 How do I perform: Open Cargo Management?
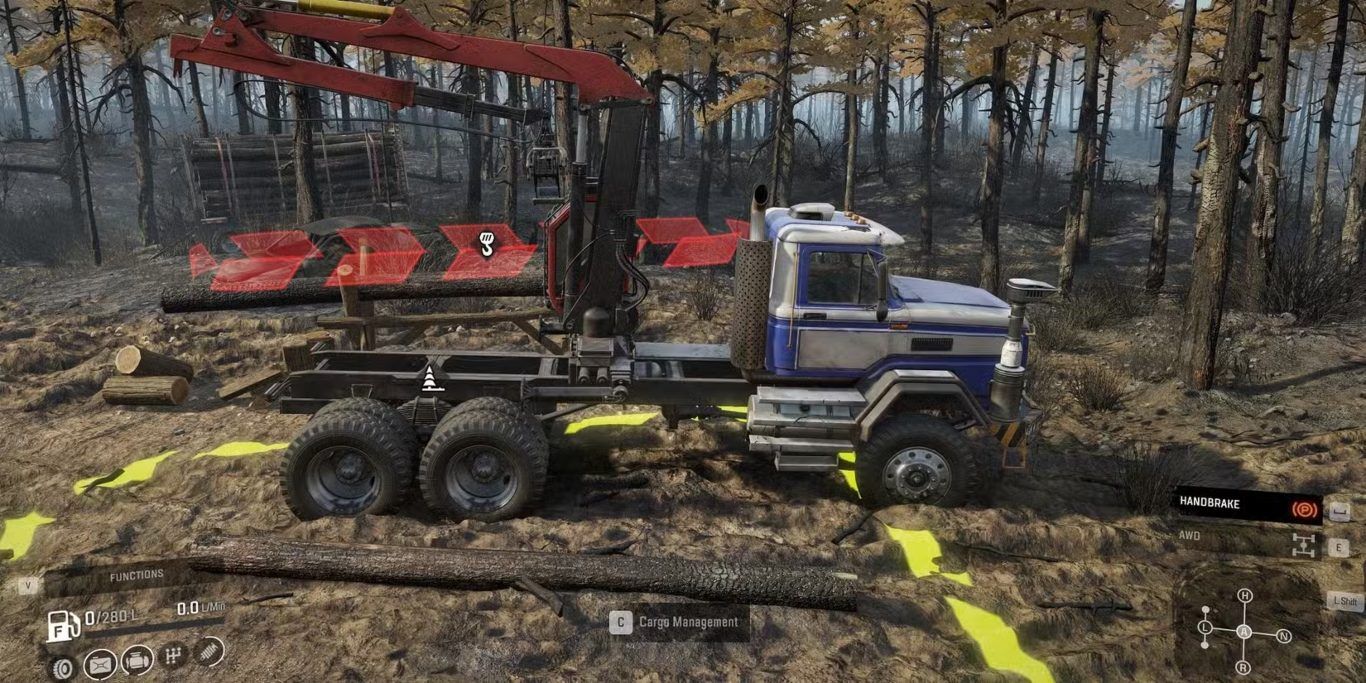click(x=677, y=622)
